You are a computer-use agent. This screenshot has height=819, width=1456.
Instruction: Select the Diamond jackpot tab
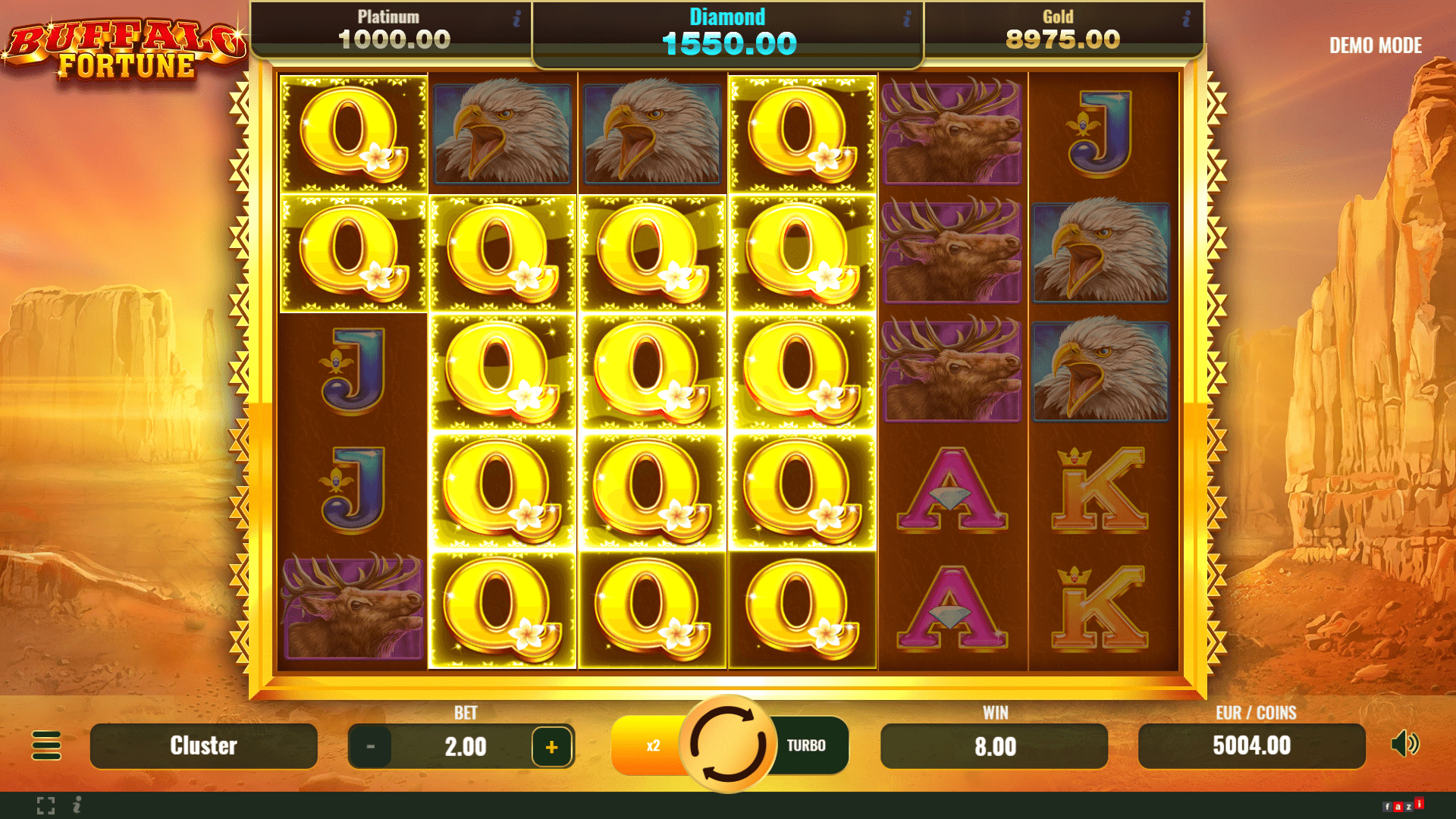(727, 30)
